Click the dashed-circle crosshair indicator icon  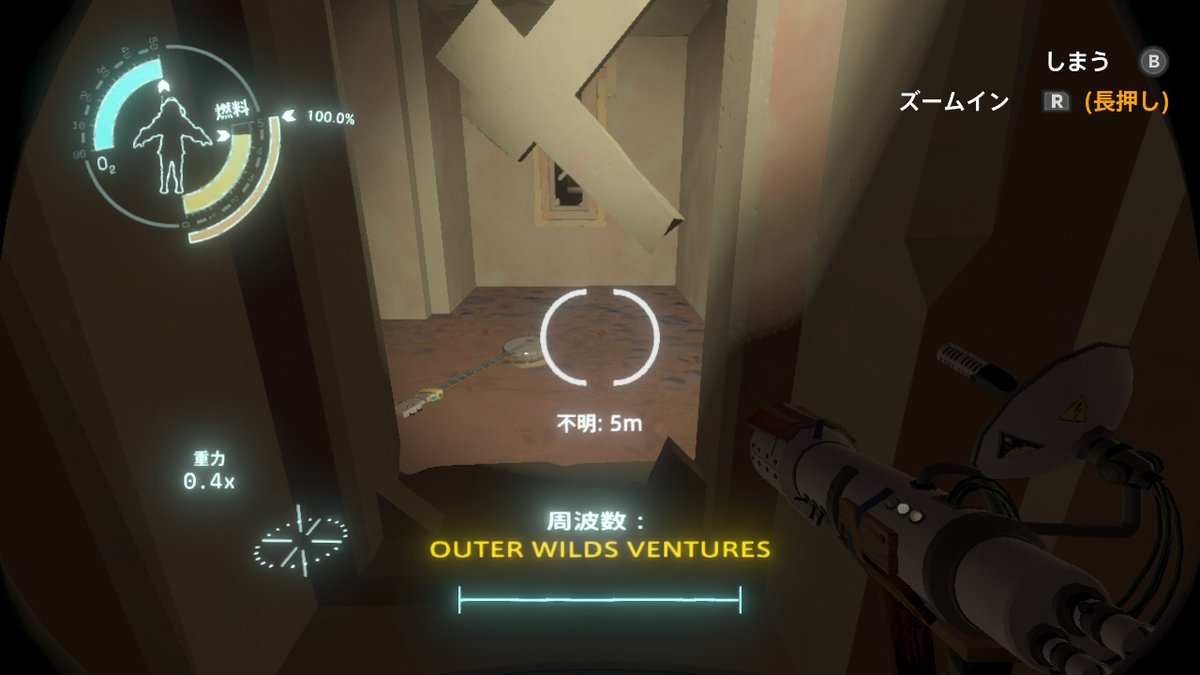[x=299, y=538]
